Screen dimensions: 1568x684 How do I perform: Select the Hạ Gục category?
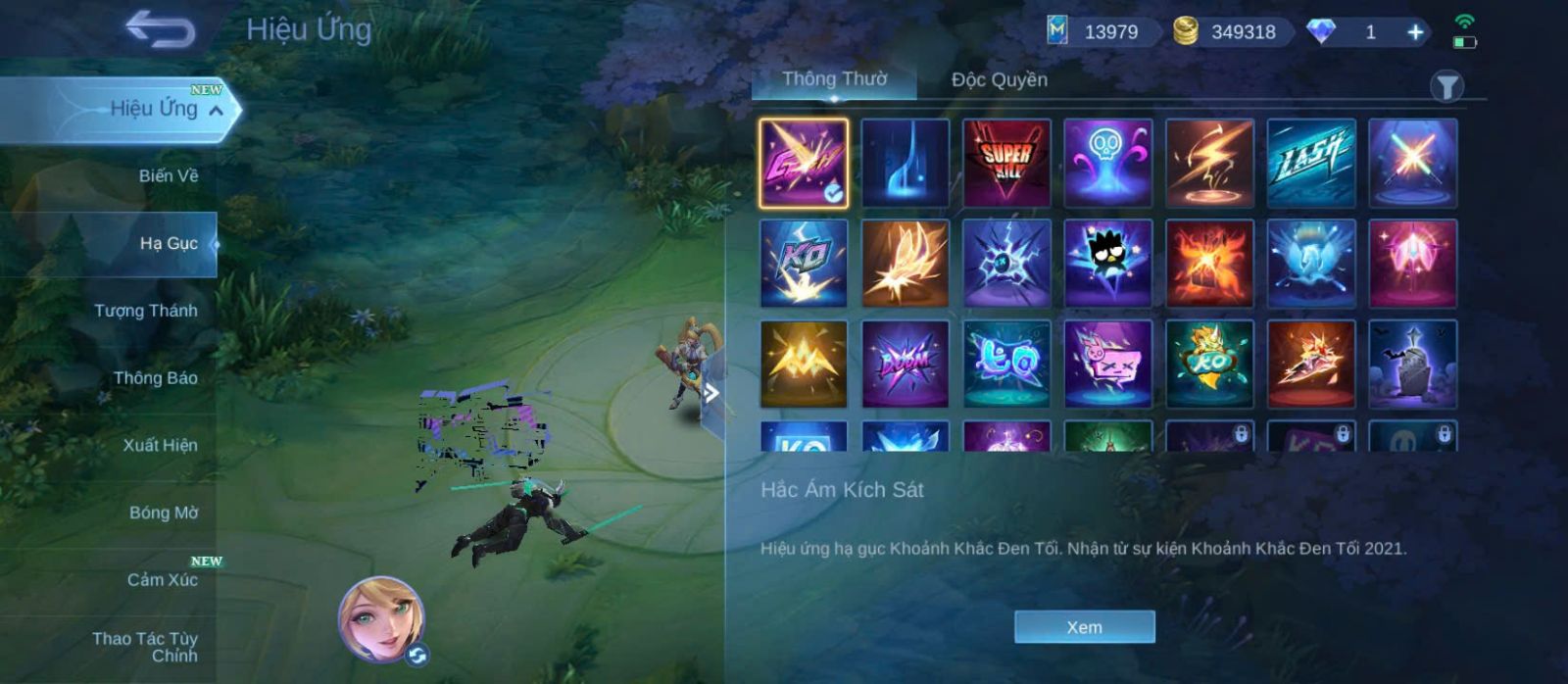click(x=168, y=243)
